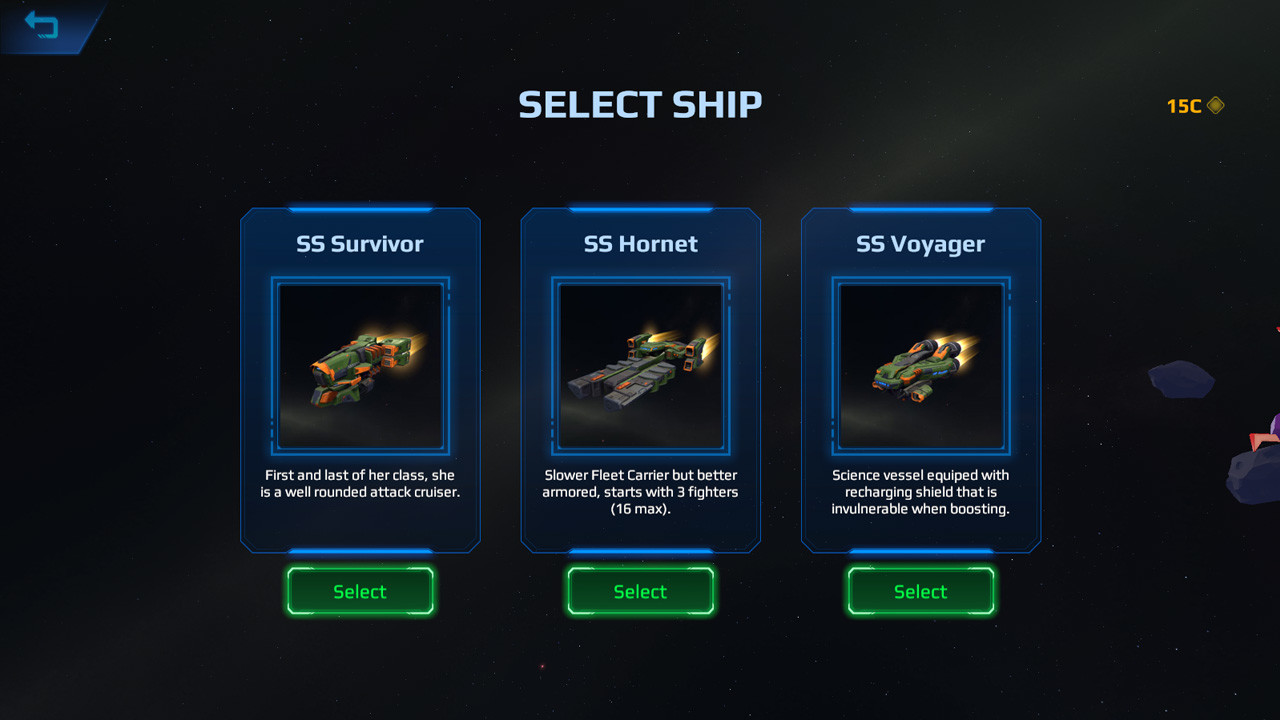Click the SS Voyager ship image
The image size is (1280, 720).
pos(920,367)
